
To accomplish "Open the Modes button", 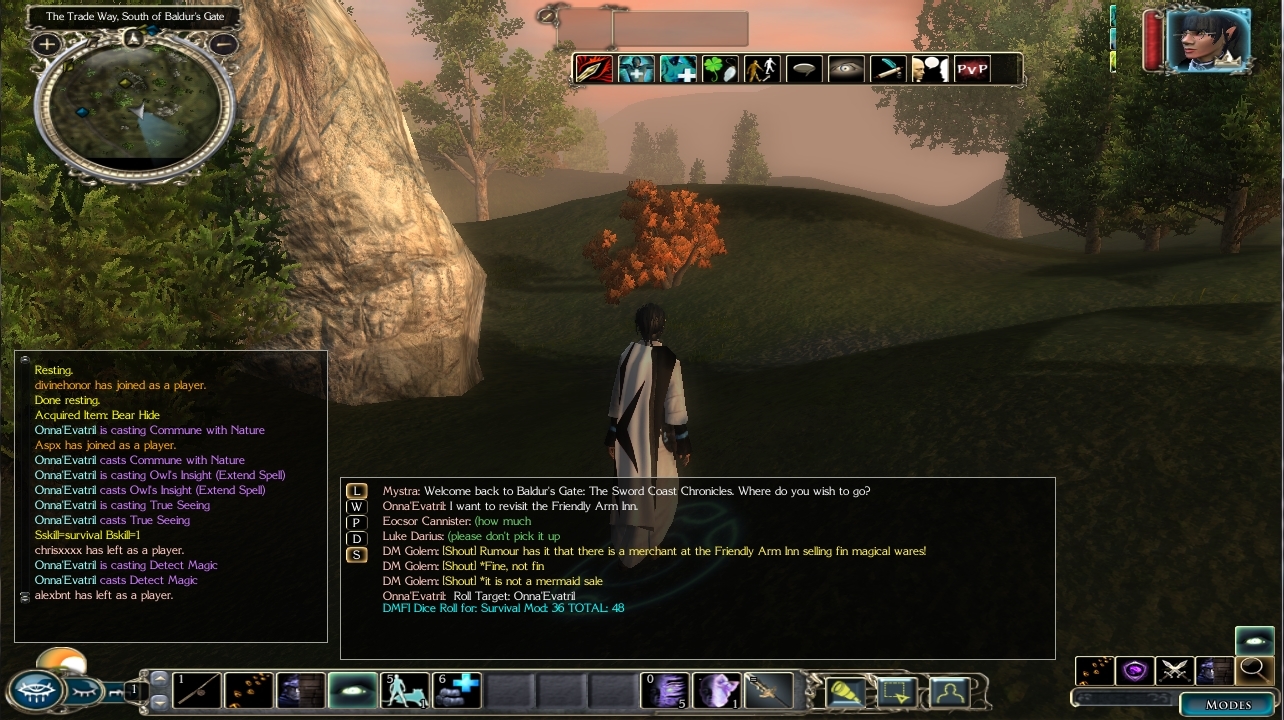I will click(1227, 704).
